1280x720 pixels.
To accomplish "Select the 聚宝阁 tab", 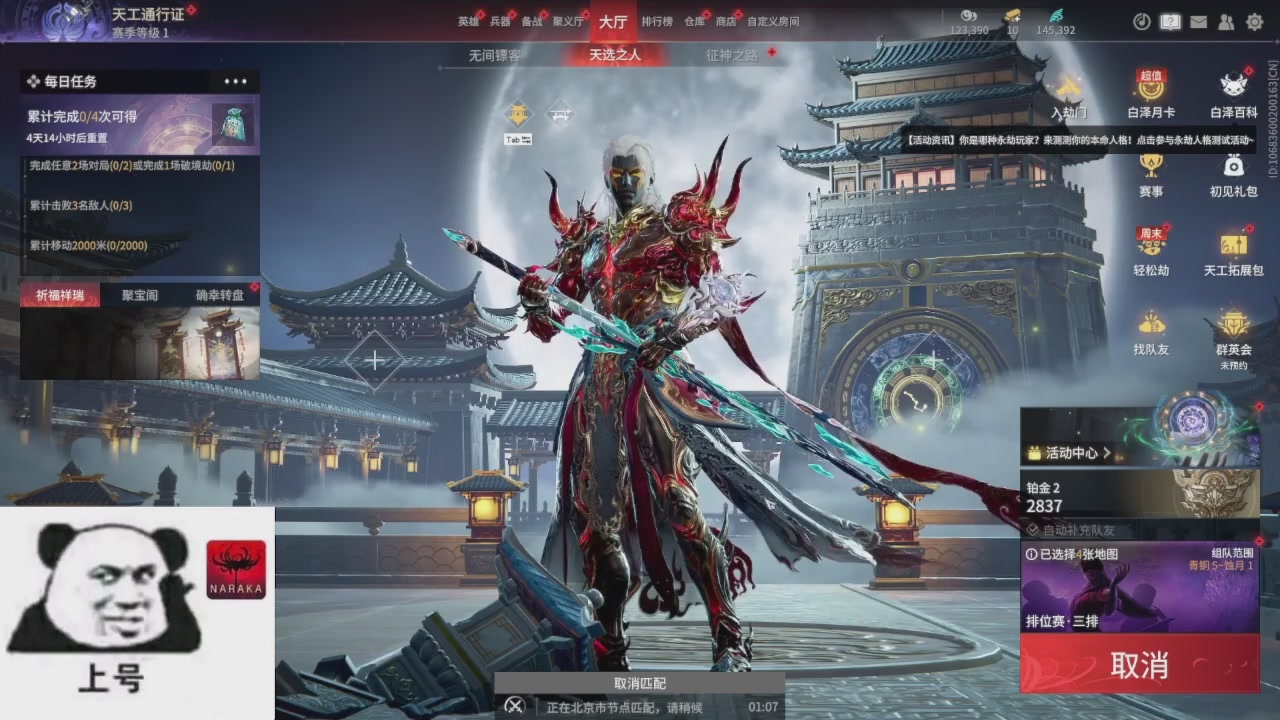I will coord(140,295).
